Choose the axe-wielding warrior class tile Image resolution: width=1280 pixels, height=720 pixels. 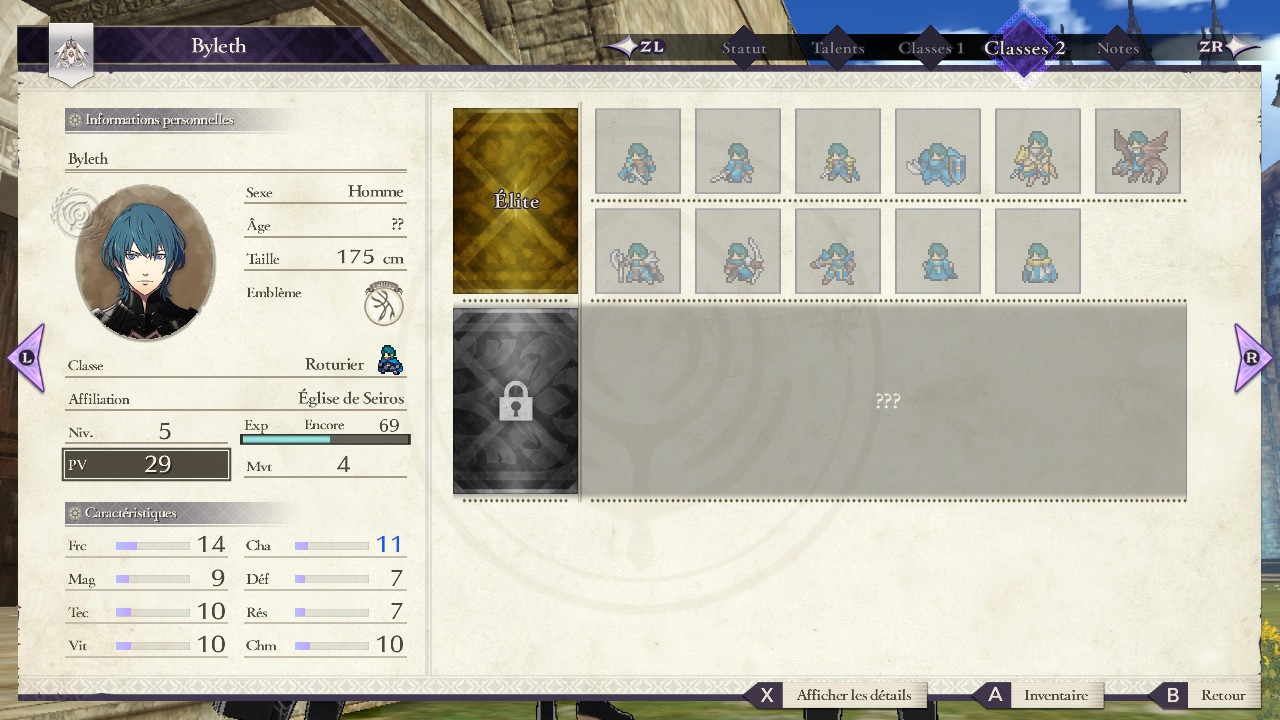pos(637,251)
